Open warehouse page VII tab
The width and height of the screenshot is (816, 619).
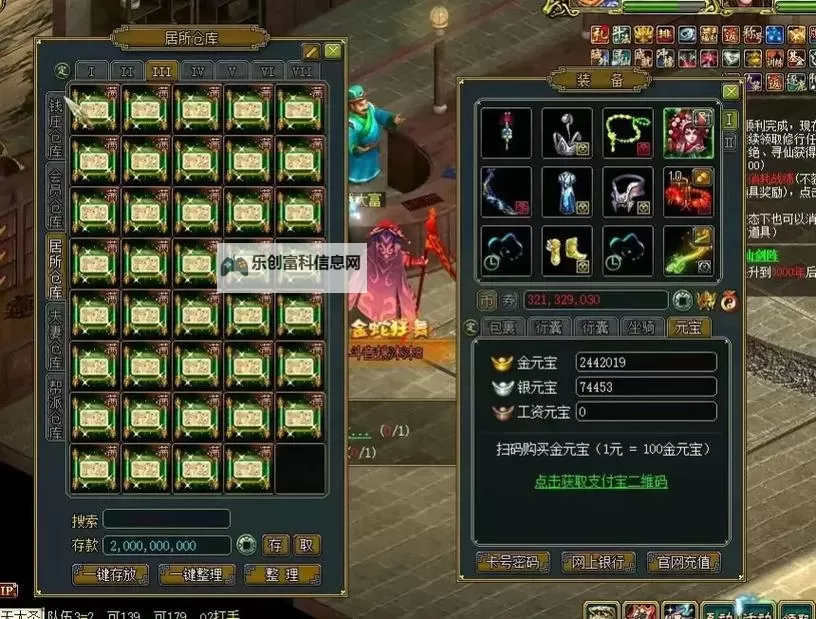click(x=301, y=72)
